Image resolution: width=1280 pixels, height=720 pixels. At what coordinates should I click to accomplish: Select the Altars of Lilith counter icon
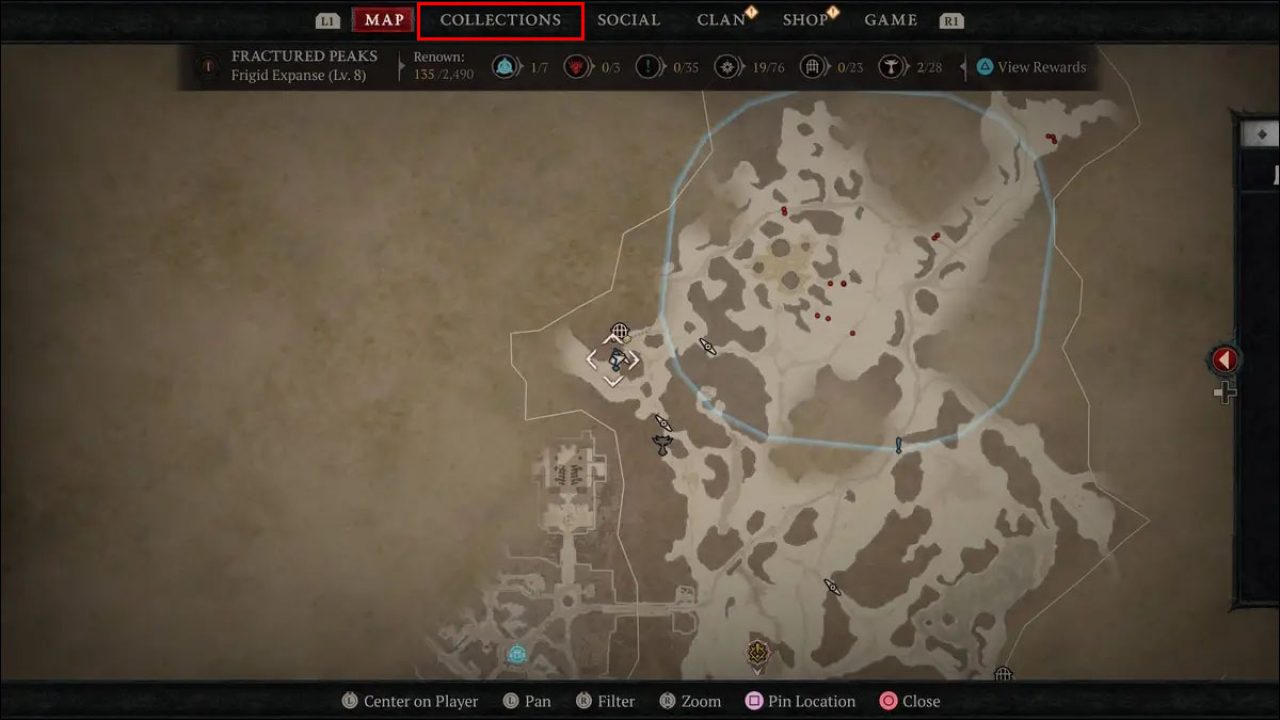pos(577,67)
